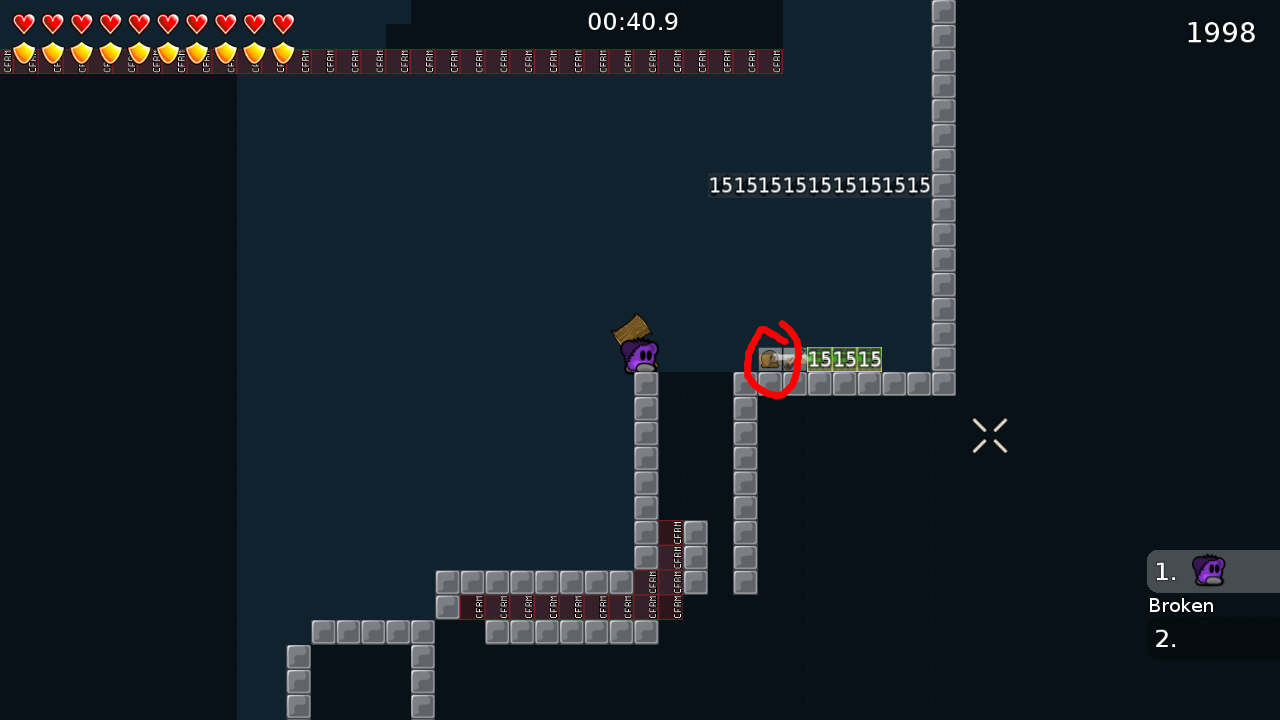Toggle the middle green 15 block
1280x720 pixels.
pos(843,358)
